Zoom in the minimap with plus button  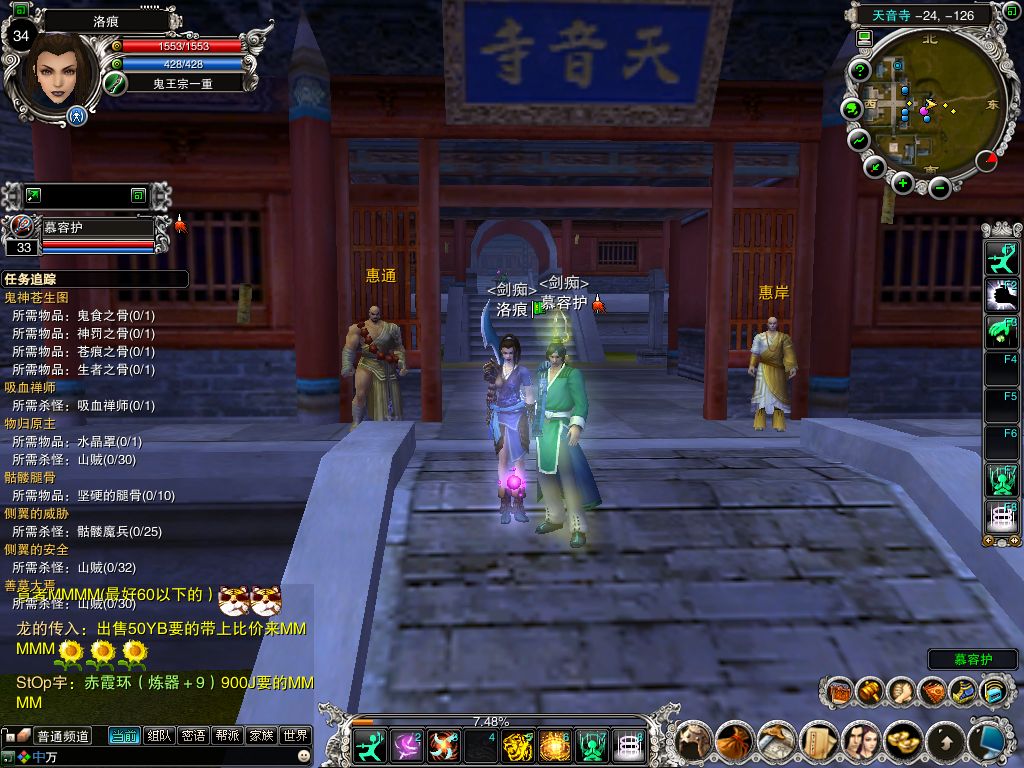pos(903,183)
